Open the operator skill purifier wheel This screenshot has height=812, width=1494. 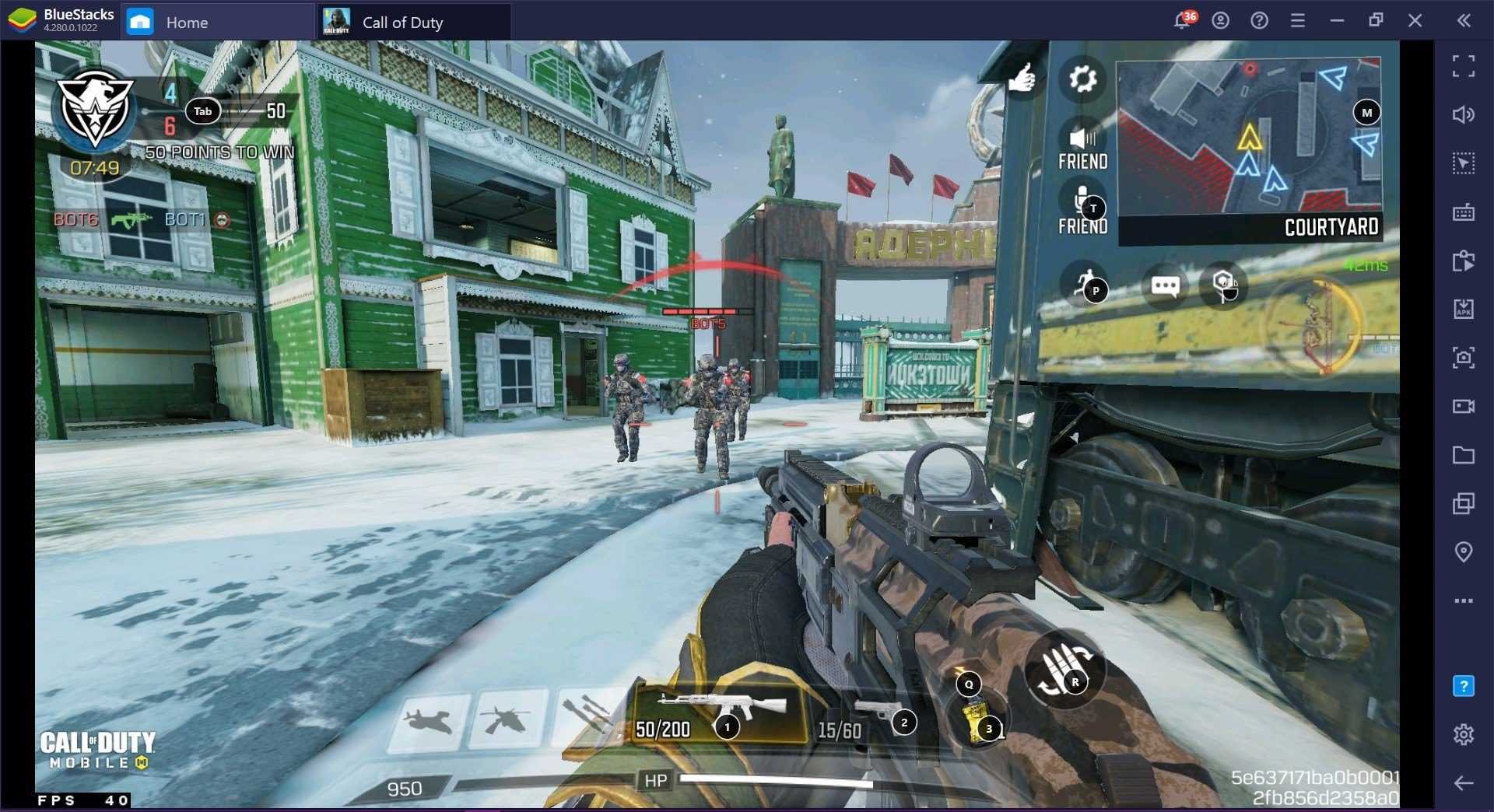(x=1313, y=327)
